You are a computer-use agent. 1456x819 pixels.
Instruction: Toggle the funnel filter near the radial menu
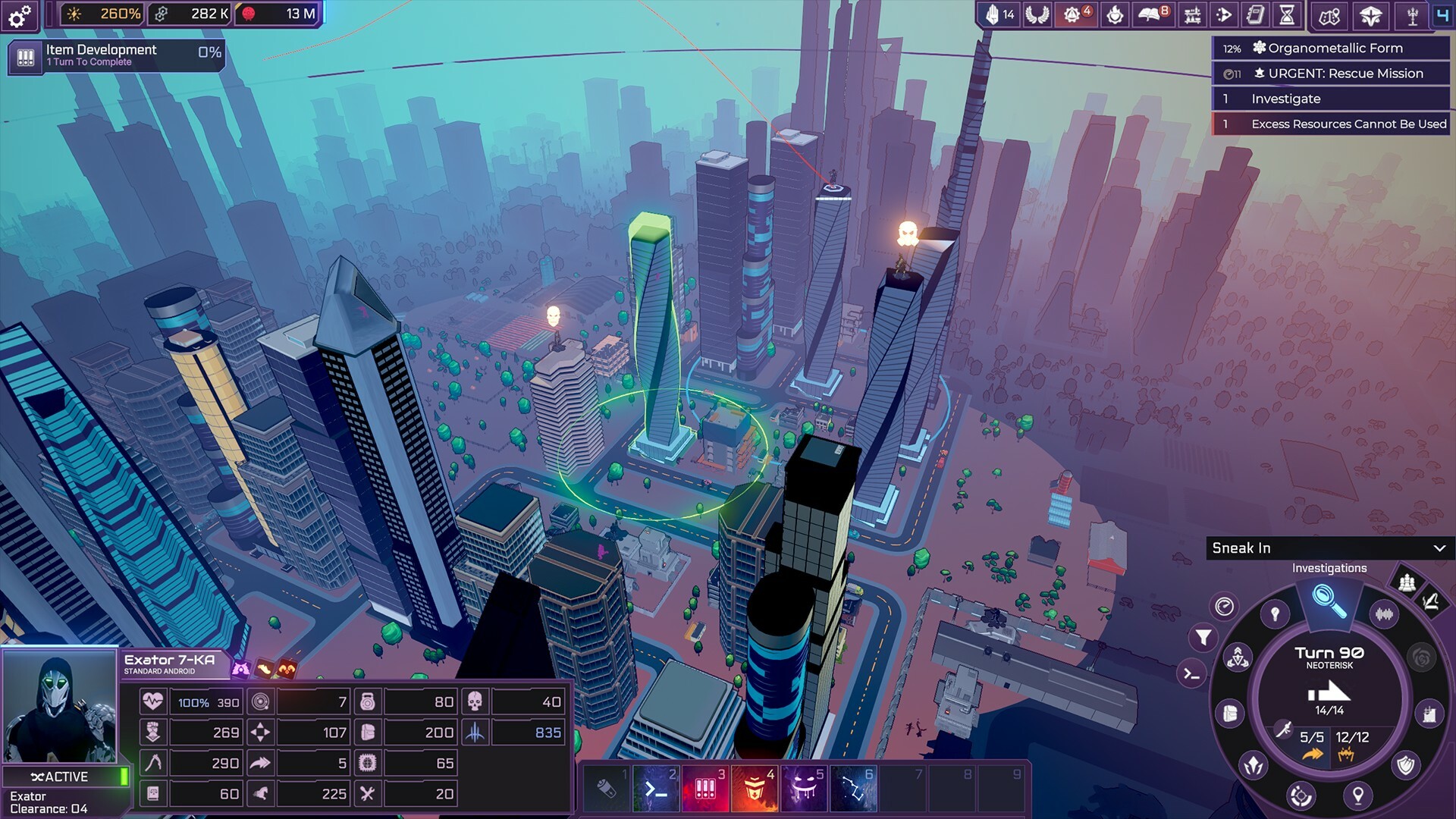tap(1204, 639)
